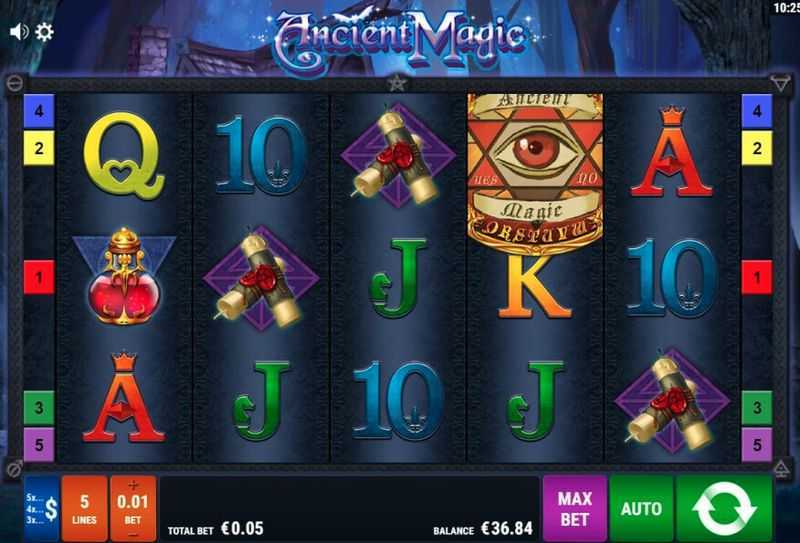Change the number of lines on the 5 Lines button

(84, 509)
